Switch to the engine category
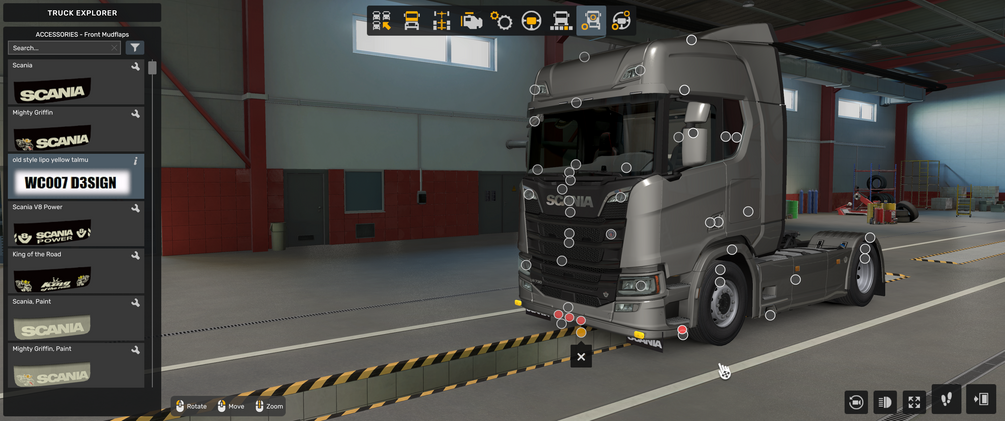Viewport: 1005px width, 421px height. 471,21
